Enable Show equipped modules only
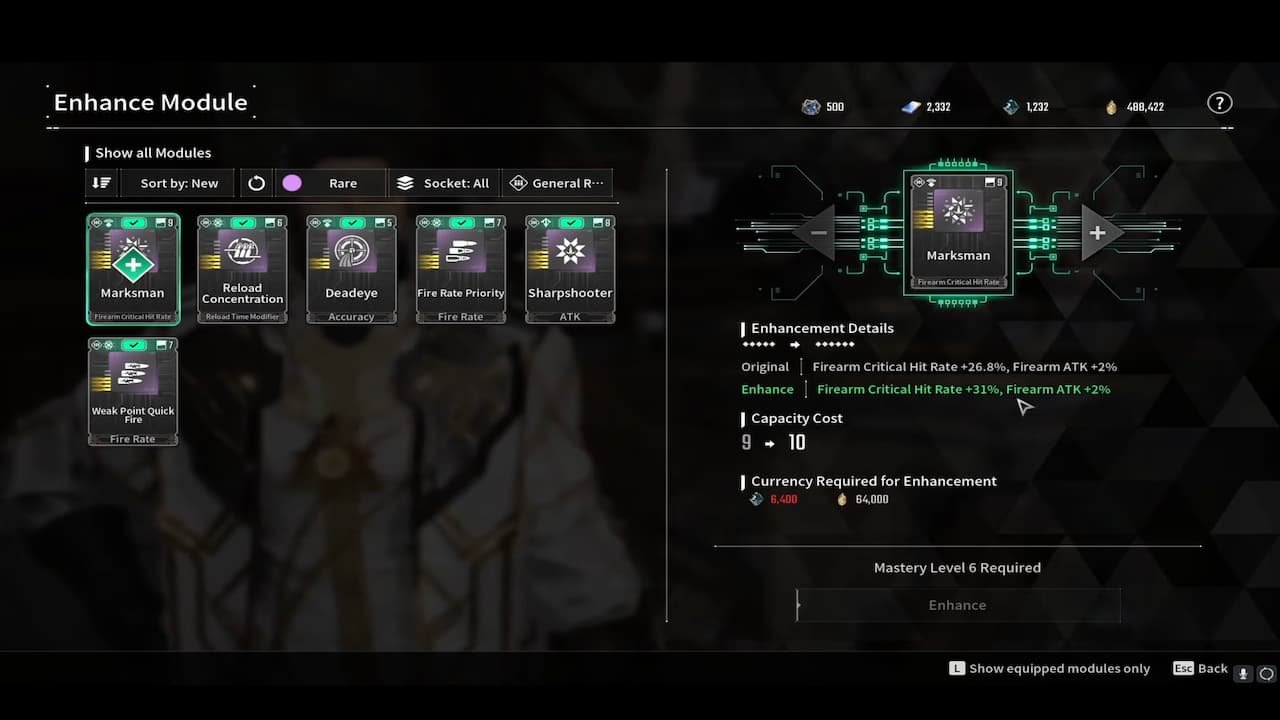The image size is (1280, 720). (x=1049, y=668)
